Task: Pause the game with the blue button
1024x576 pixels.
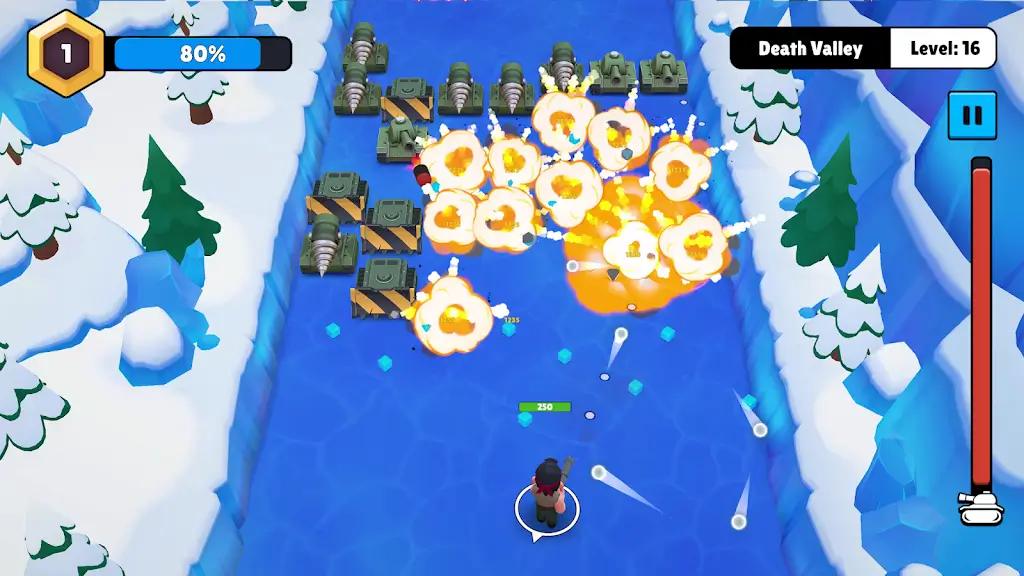Action: pos(971,115)
